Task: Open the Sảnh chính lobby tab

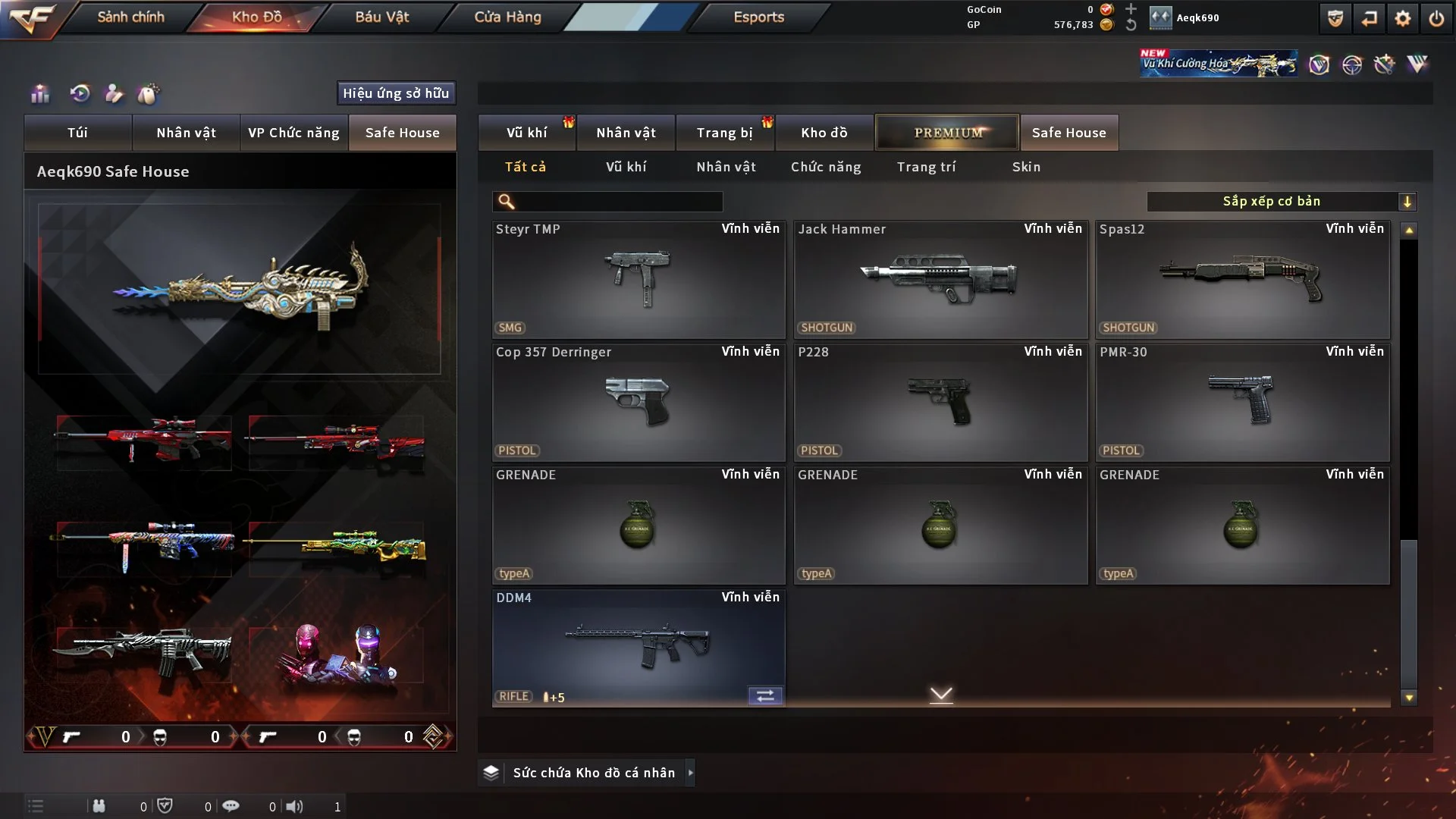Action: pos(130,17)
